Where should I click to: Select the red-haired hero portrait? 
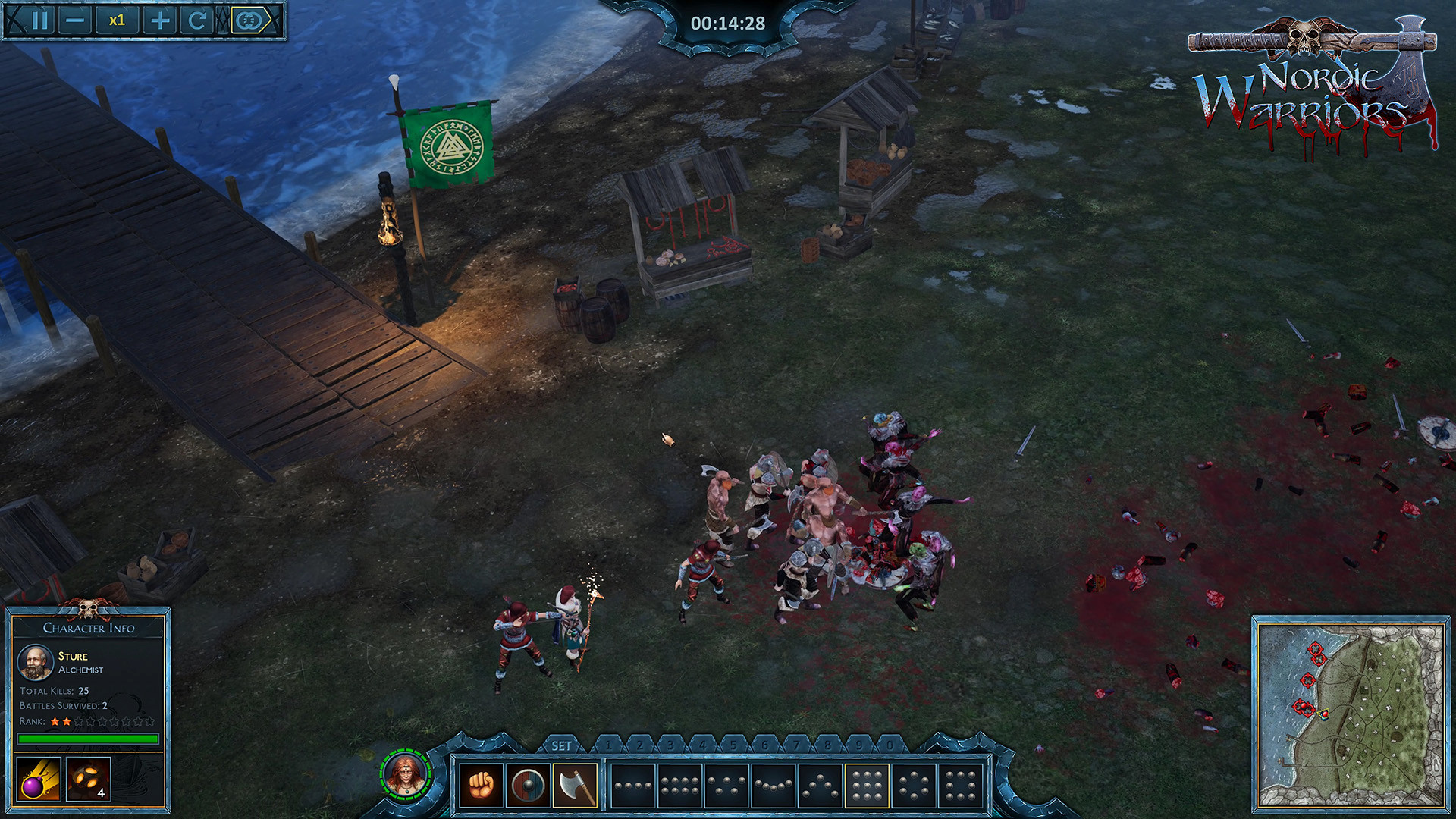click(406, 773)
